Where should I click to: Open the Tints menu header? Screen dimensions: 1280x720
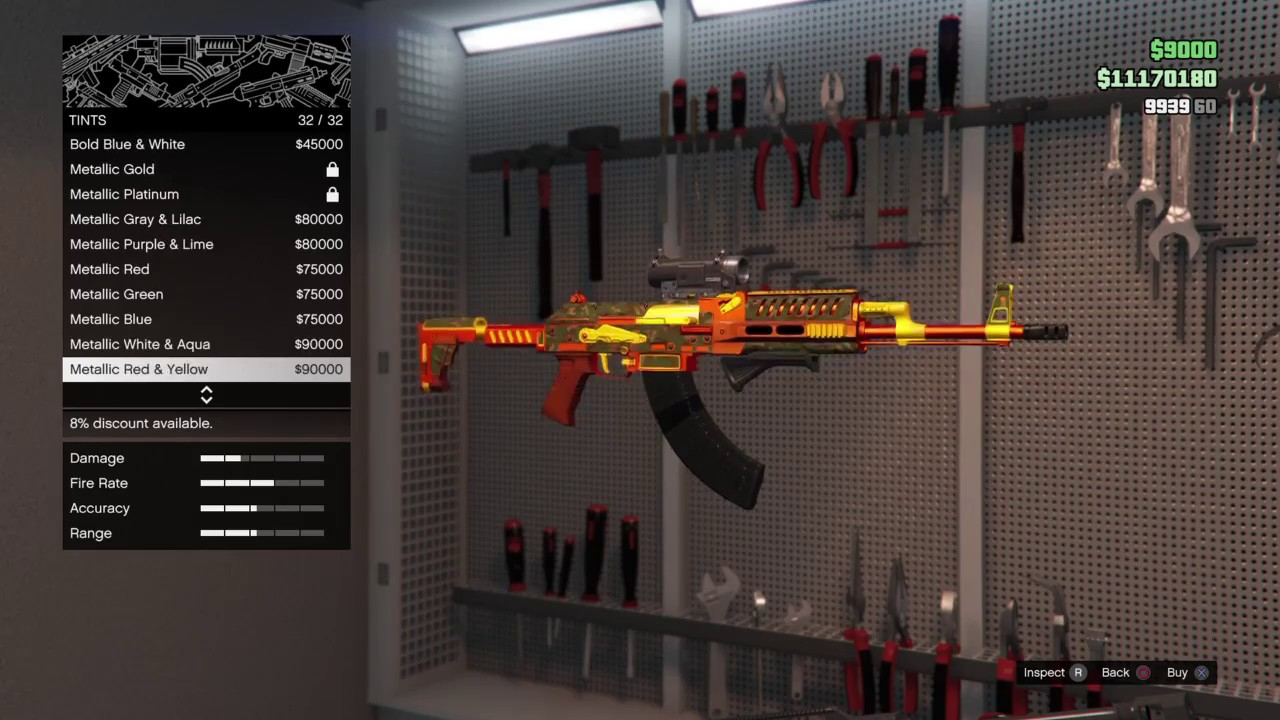[87, 119]
